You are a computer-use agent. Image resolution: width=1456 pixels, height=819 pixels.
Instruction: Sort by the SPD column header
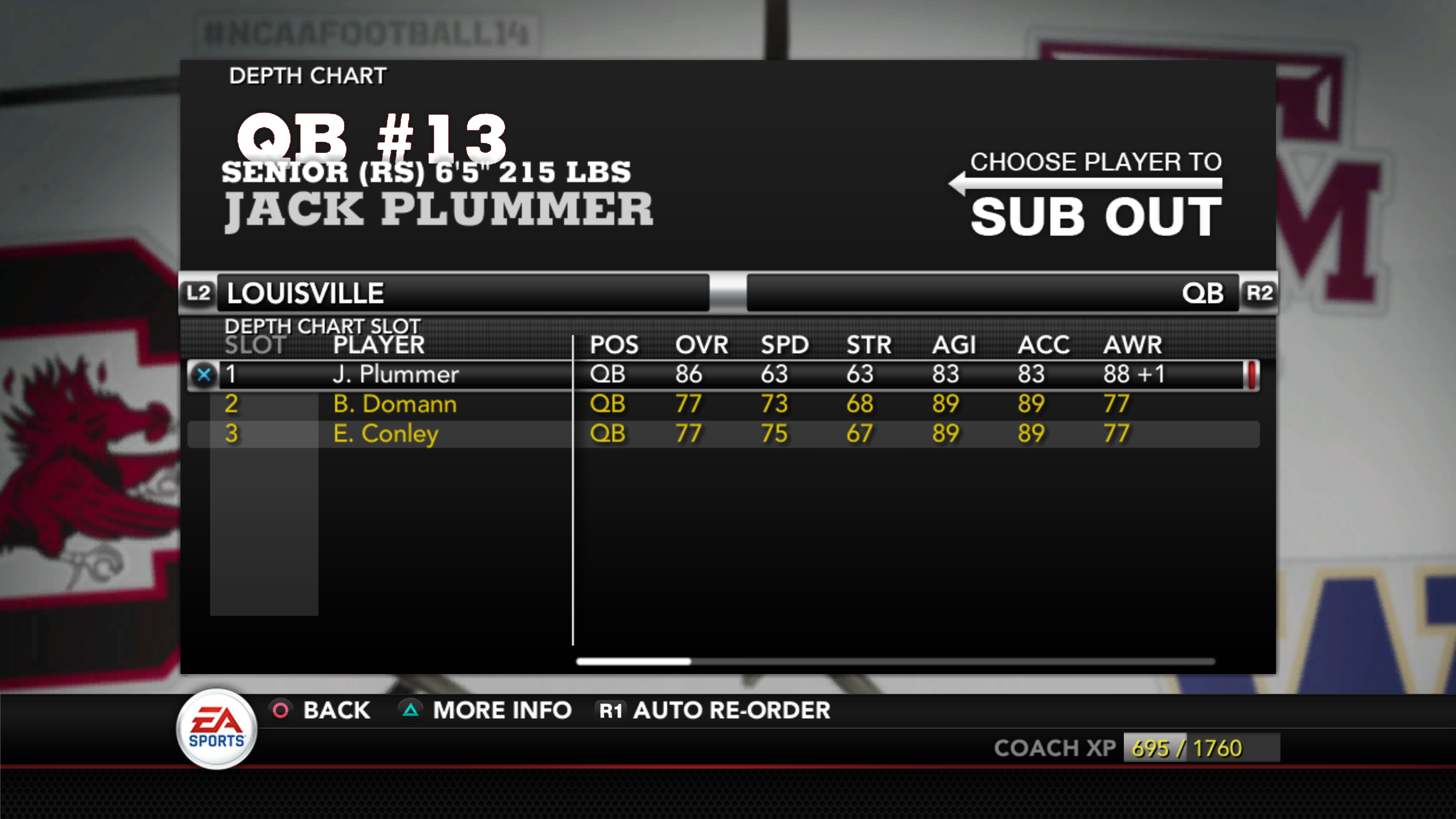[784, 345]
